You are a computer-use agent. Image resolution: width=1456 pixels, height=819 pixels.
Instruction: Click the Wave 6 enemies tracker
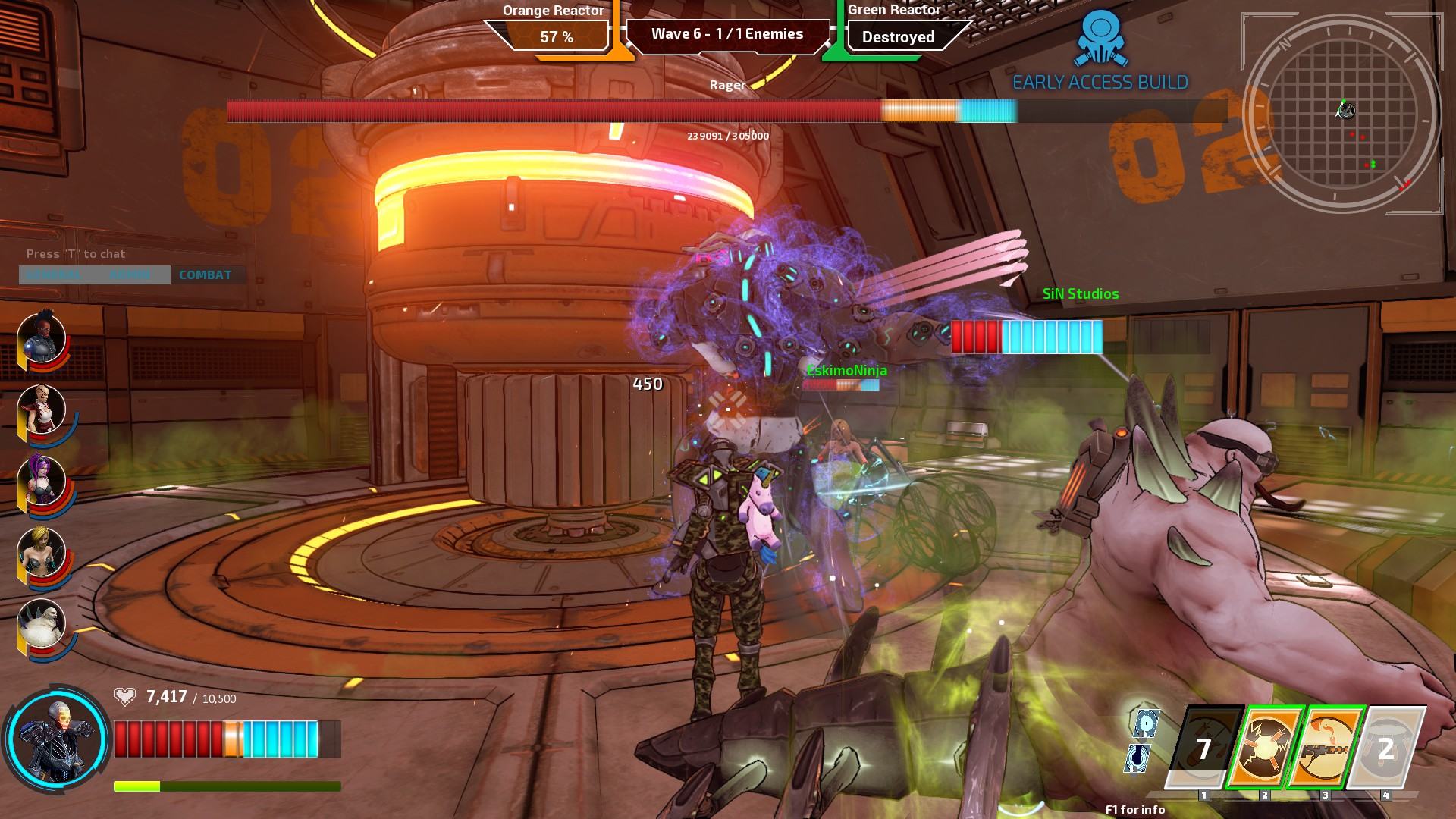[x=726, y=34]
